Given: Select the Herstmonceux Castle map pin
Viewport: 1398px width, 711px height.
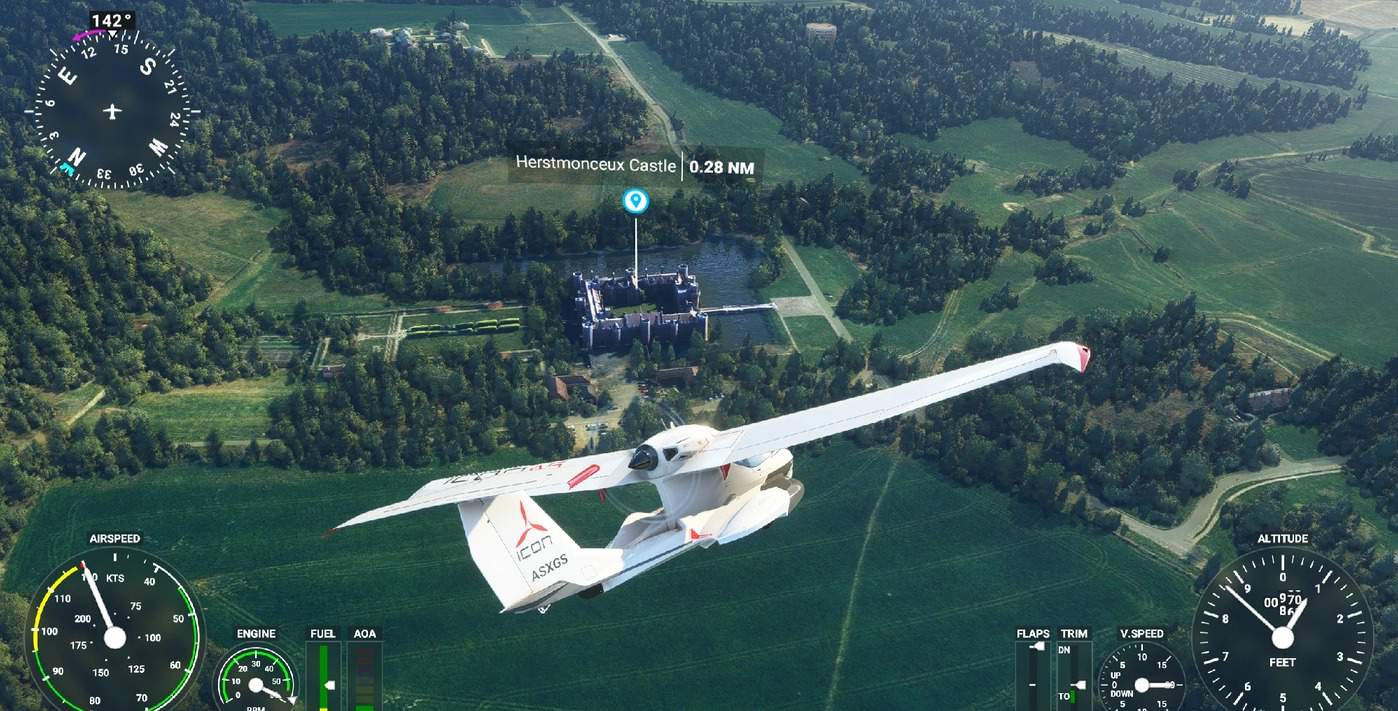Looking at the screenshot, I should (635, 202).
